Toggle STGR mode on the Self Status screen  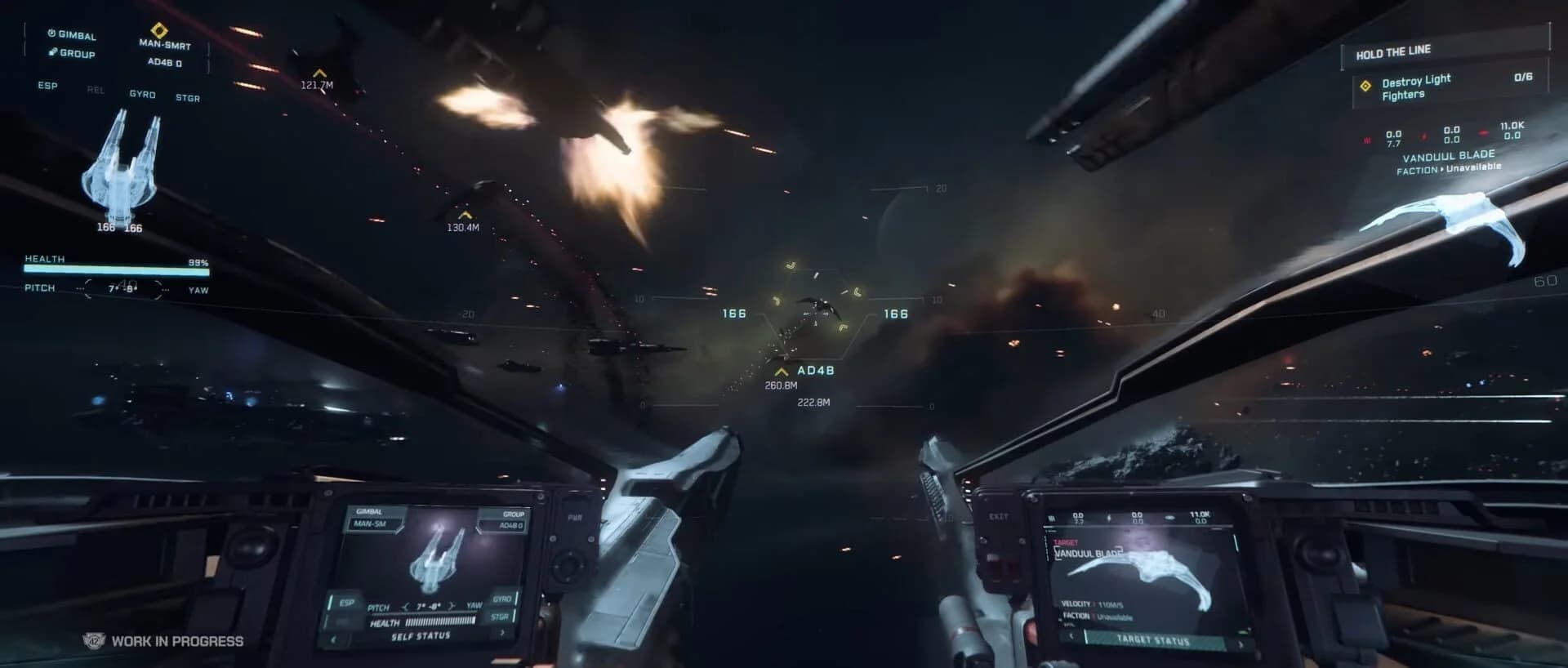[x=499, y=617]
